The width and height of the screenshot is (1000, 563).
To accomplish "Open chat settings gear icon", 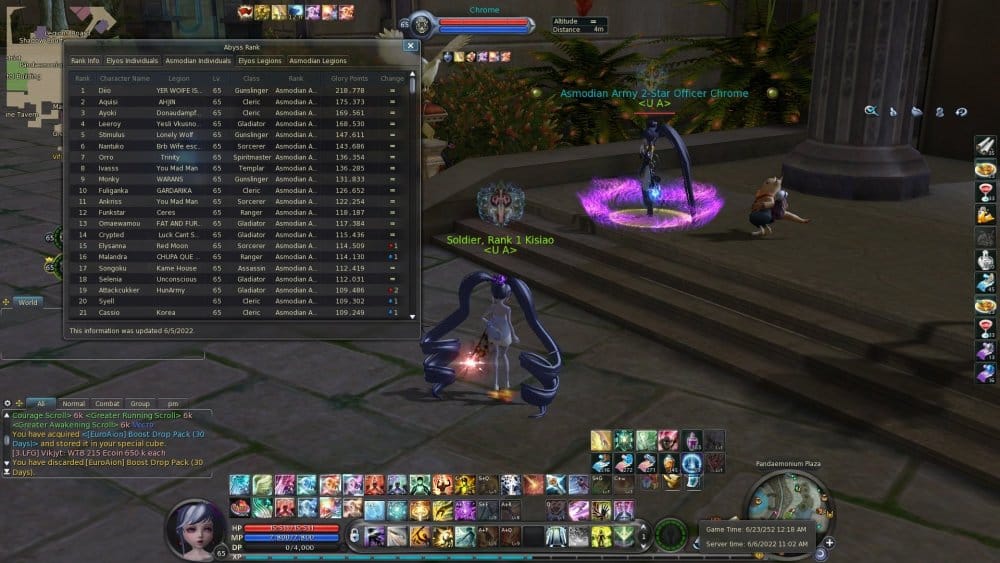I will [x=8, y=404].
